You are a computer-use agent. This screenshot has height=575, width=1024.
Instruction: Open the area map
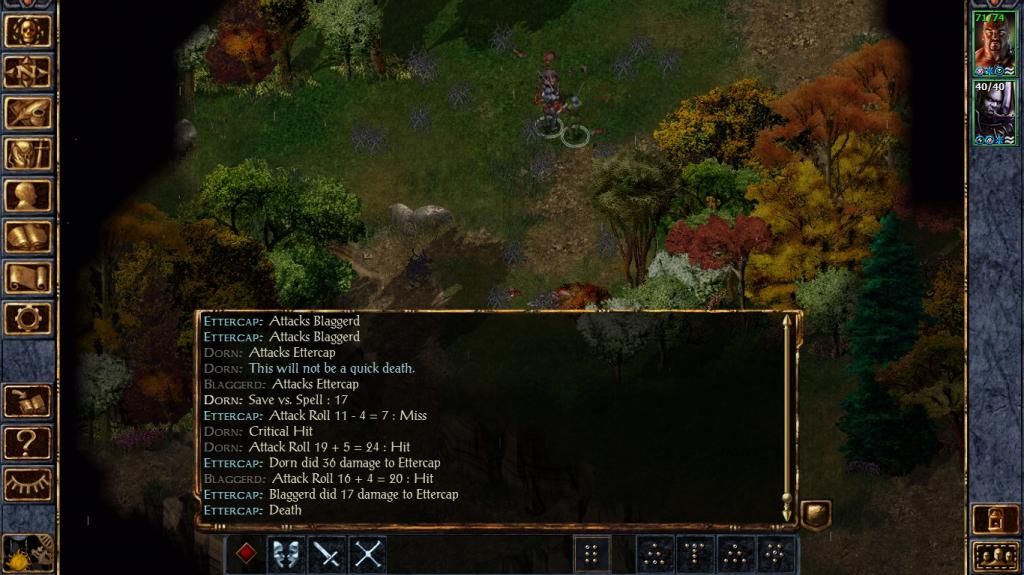[27, 72]
